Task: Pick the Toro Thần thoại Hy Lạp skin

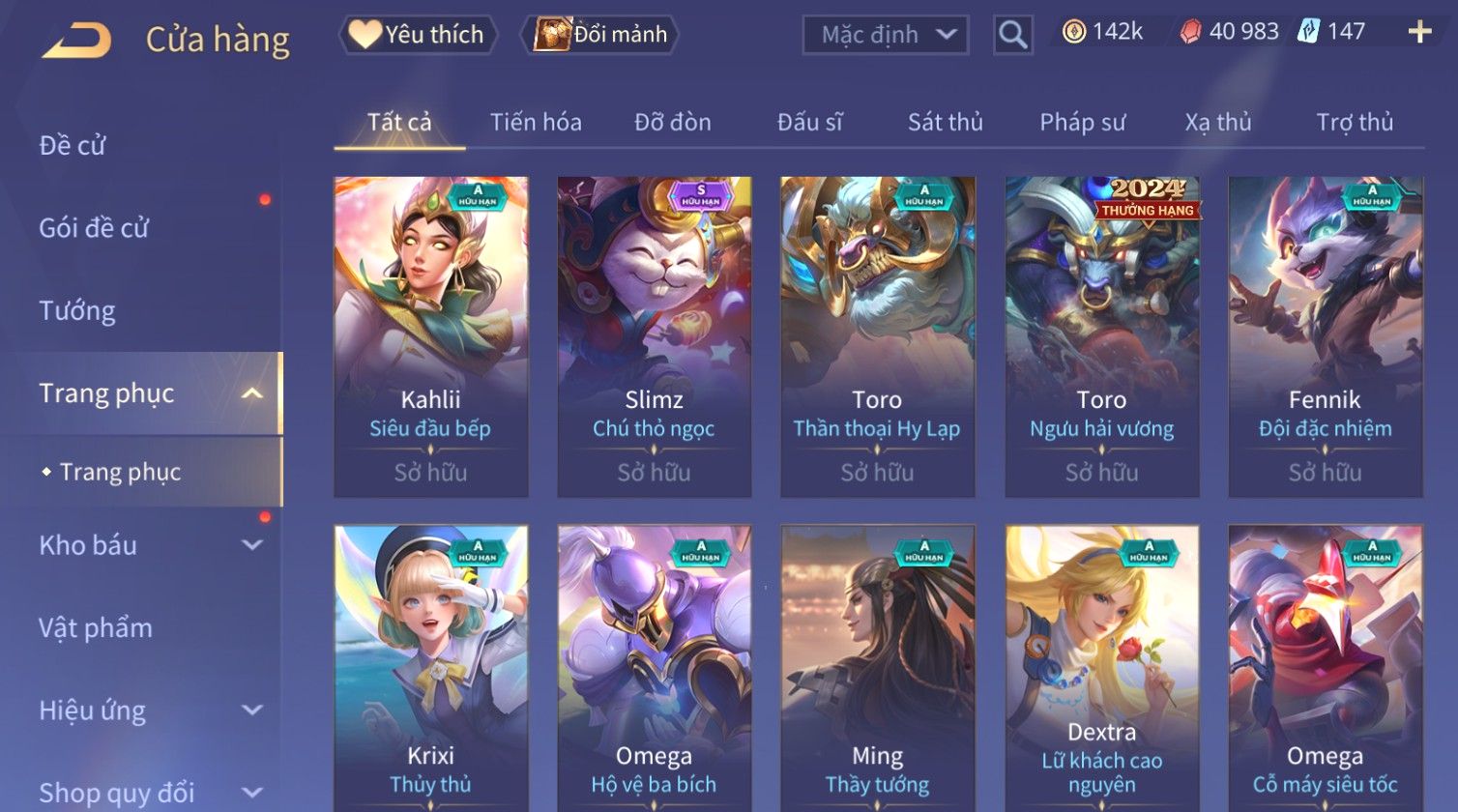Action: tap(877, 336)
